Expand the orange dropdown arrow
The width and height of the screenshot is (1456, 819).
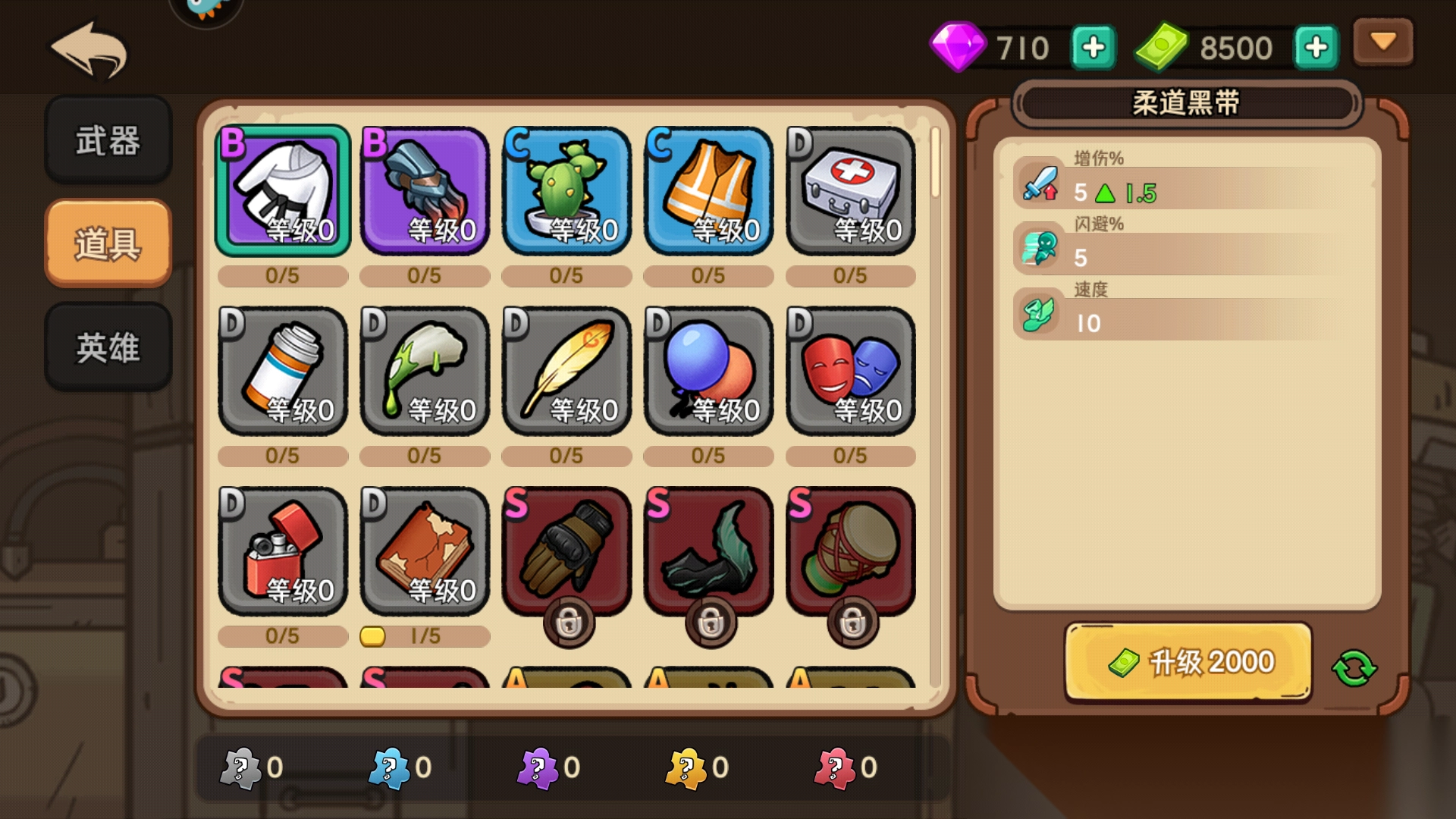click(x=1383, y=42)
